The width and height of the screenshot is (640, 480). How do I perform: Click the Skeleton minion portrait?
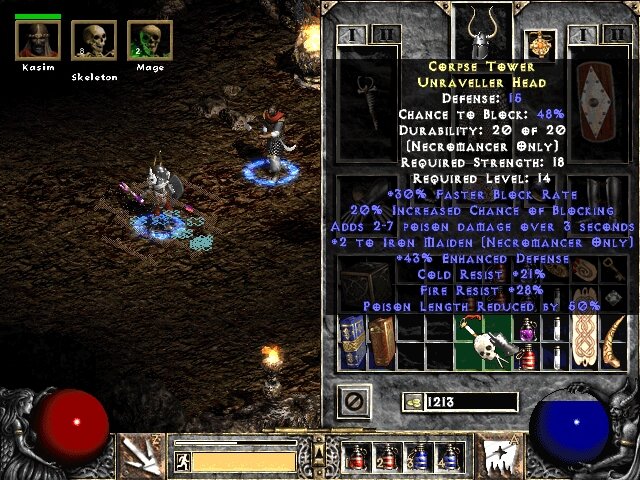pos(94,42)
